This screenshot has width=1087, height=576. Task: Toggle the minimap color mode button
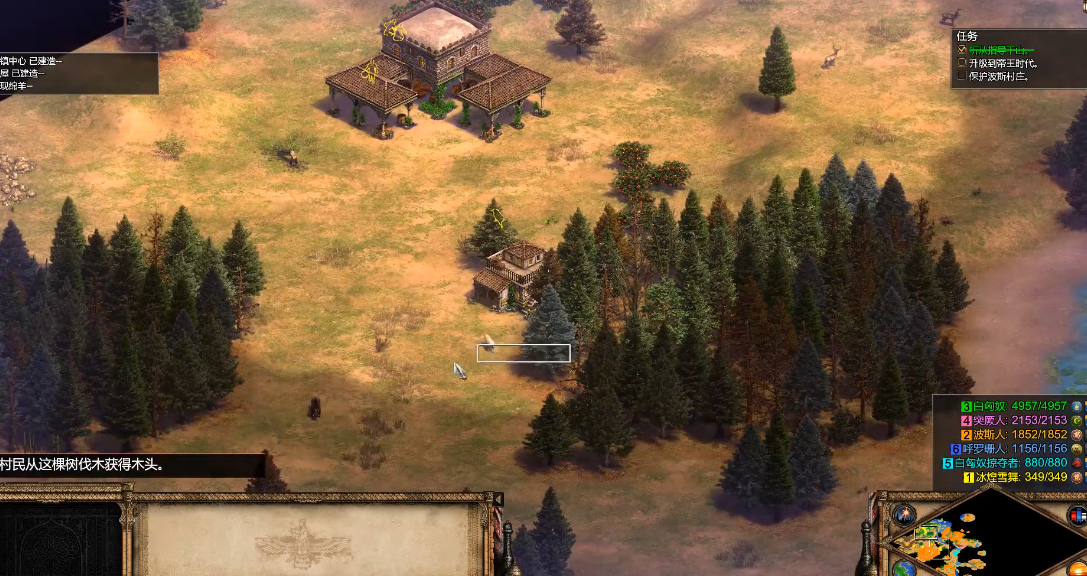(1076, 515)
